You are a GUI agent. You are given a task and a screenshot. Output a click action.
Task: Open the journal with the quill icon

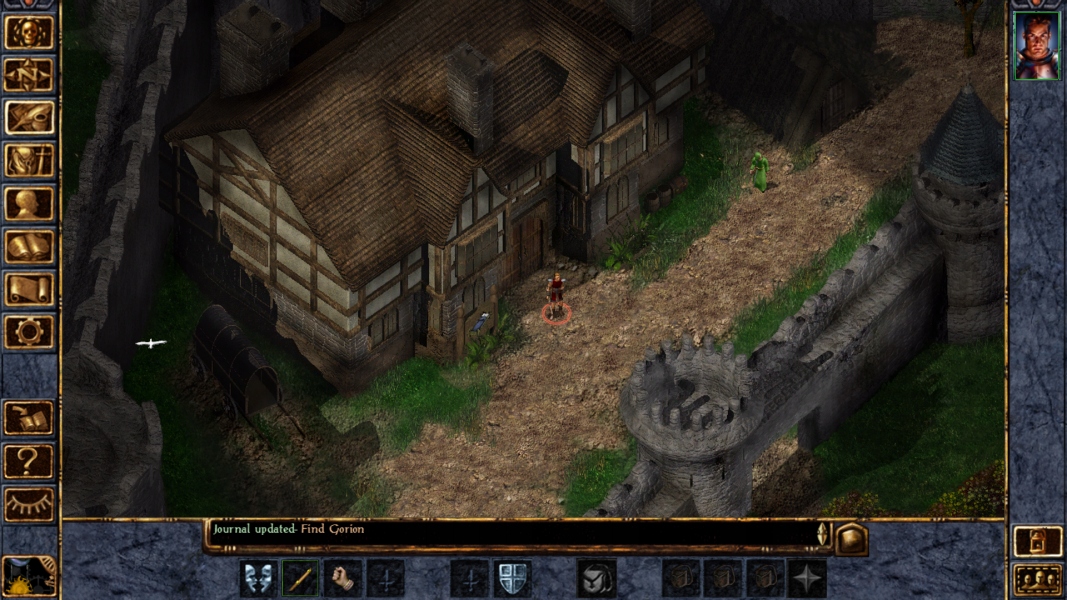click(29, 118)
